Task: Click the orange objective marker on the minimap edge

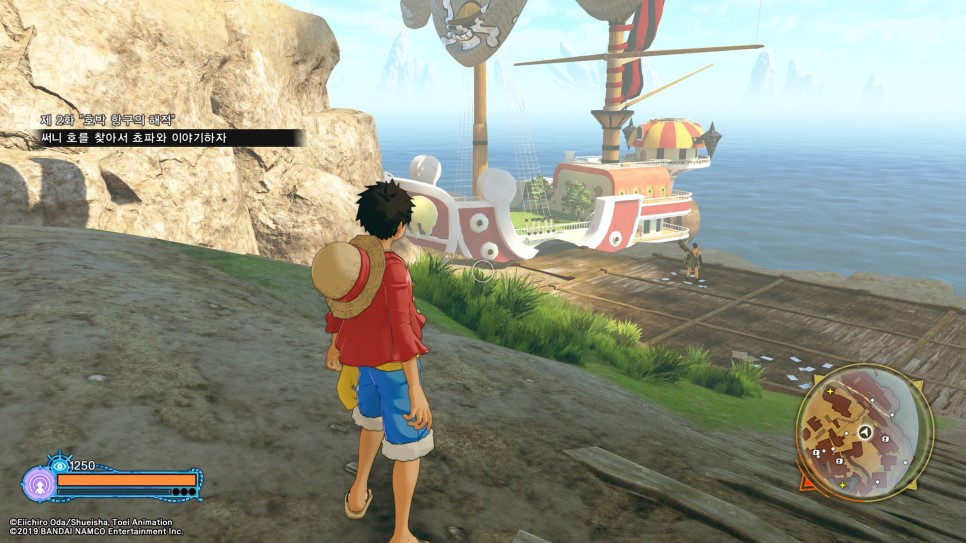Action: point(806,481)
